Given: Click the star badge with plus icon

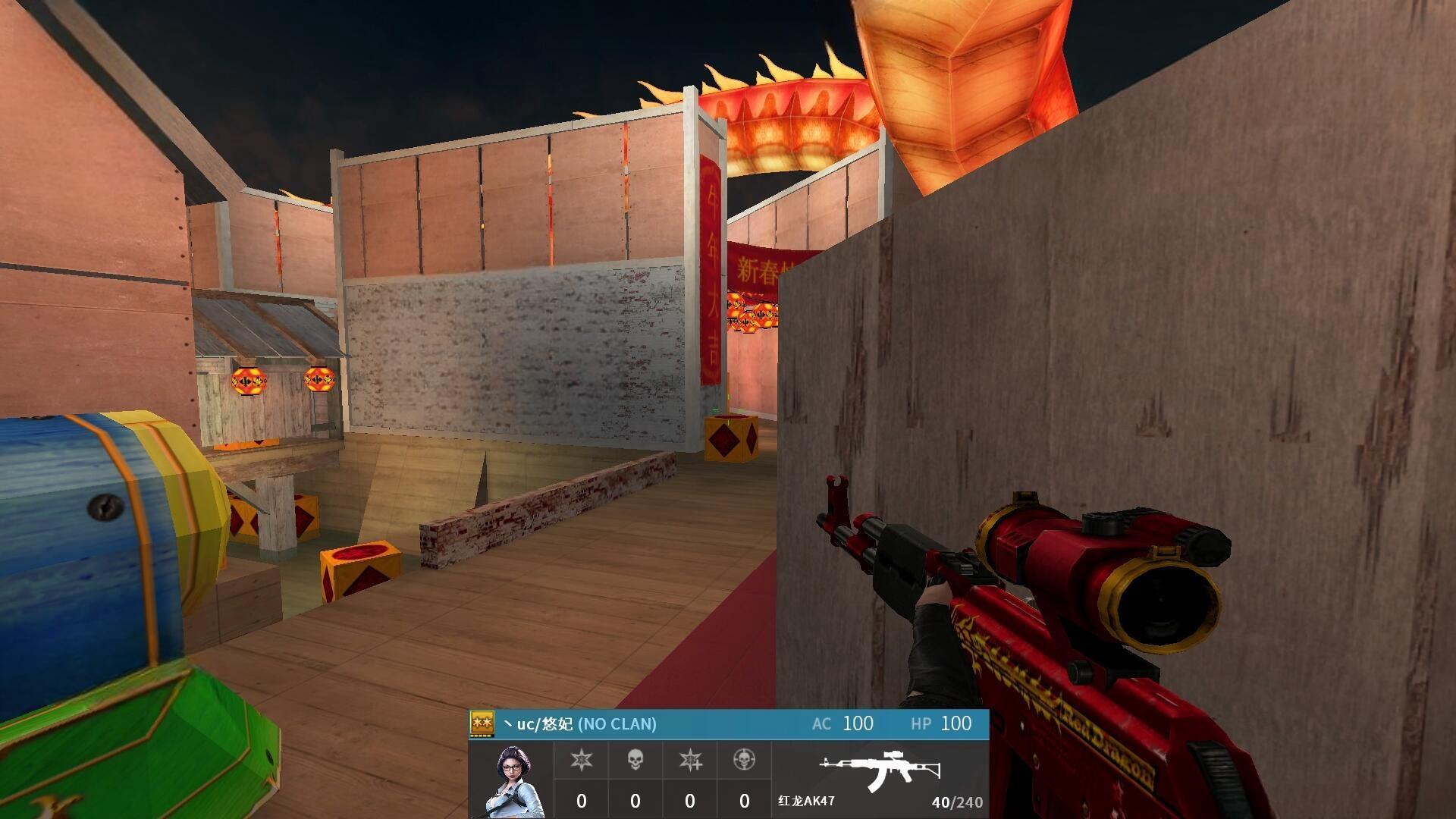Looking at the screenshot, I should pos(690,759).
